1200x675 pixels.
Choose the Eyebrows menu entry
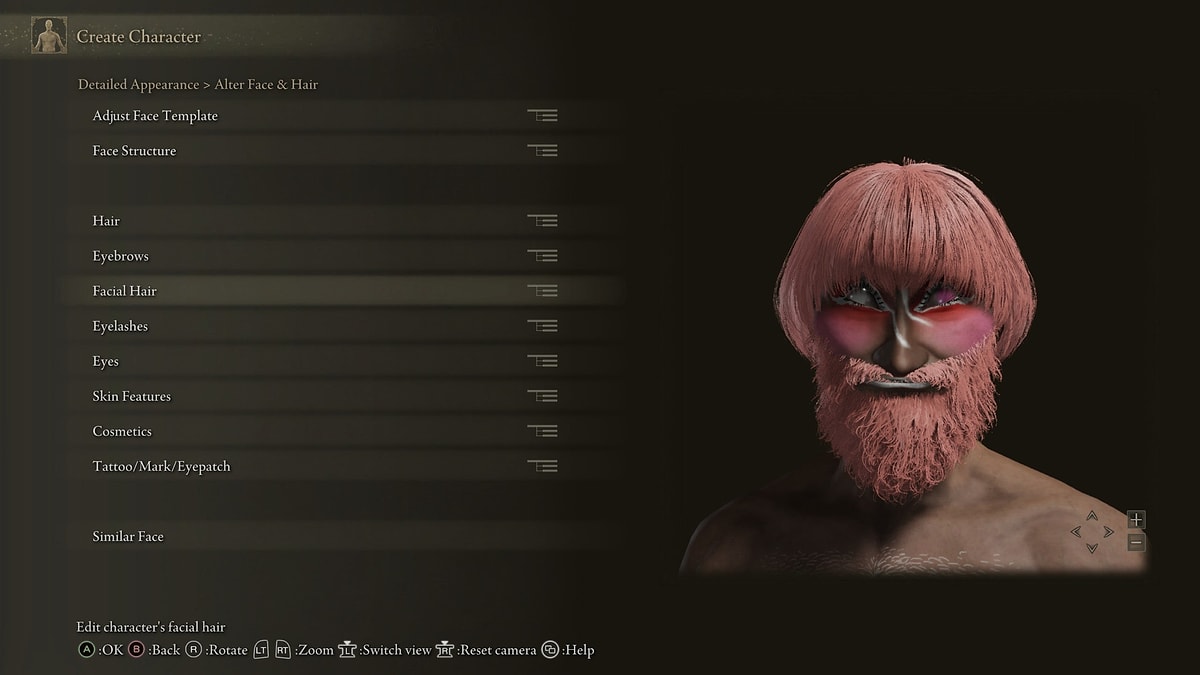[121, 256]
